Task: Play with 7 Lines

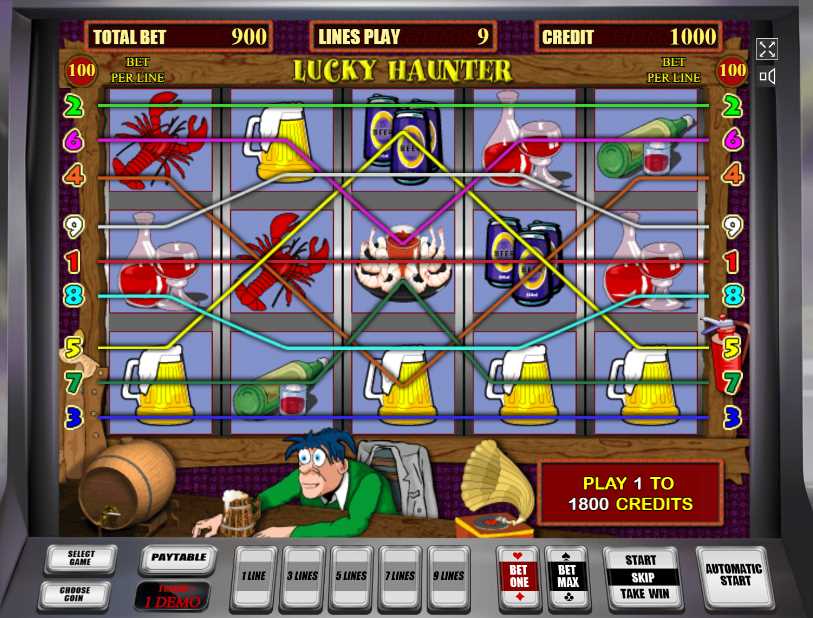Action: click(x=400, y=577)
